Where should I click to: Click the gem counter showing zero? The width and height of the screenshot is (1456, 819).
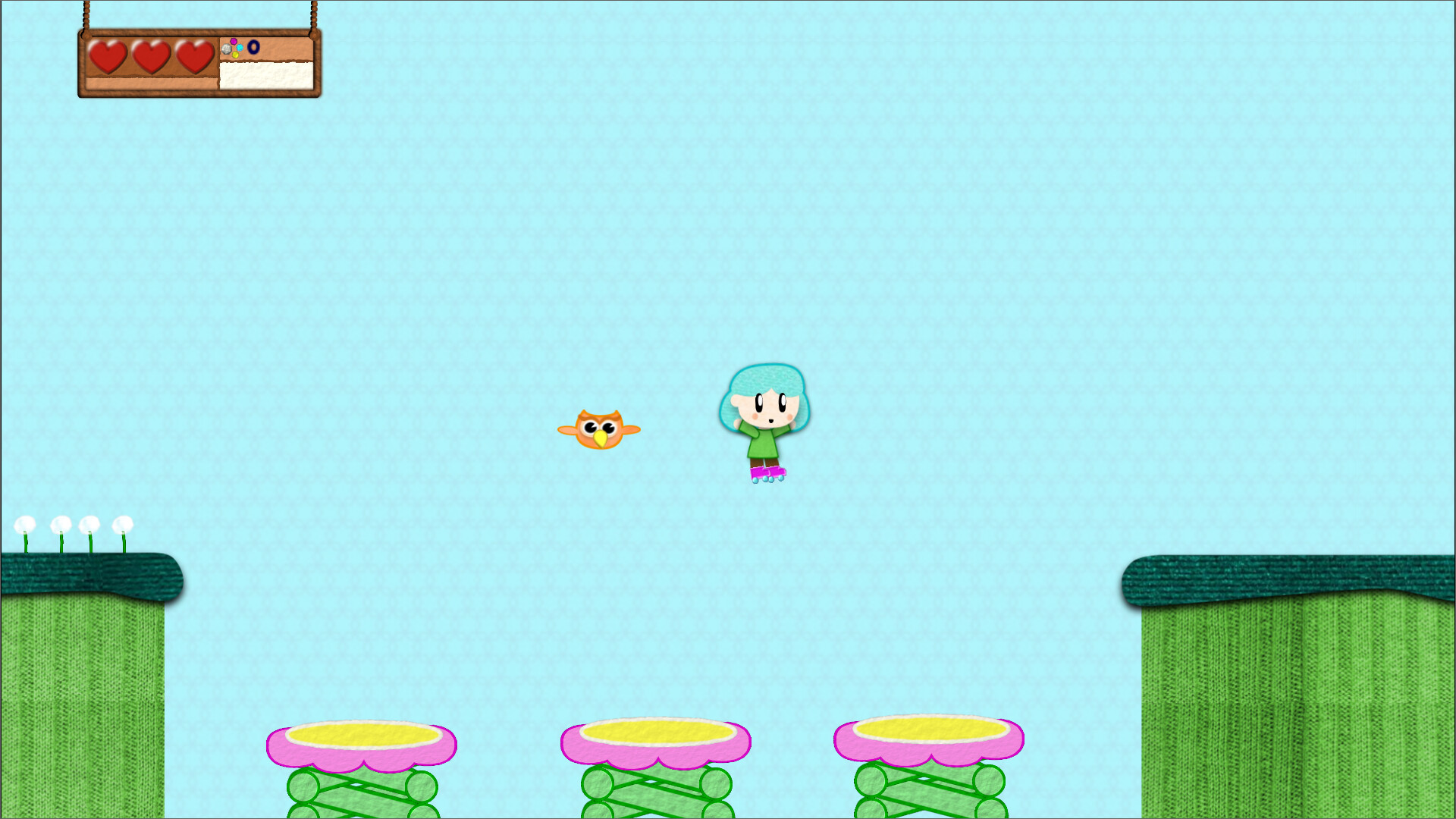pos(254,48)
